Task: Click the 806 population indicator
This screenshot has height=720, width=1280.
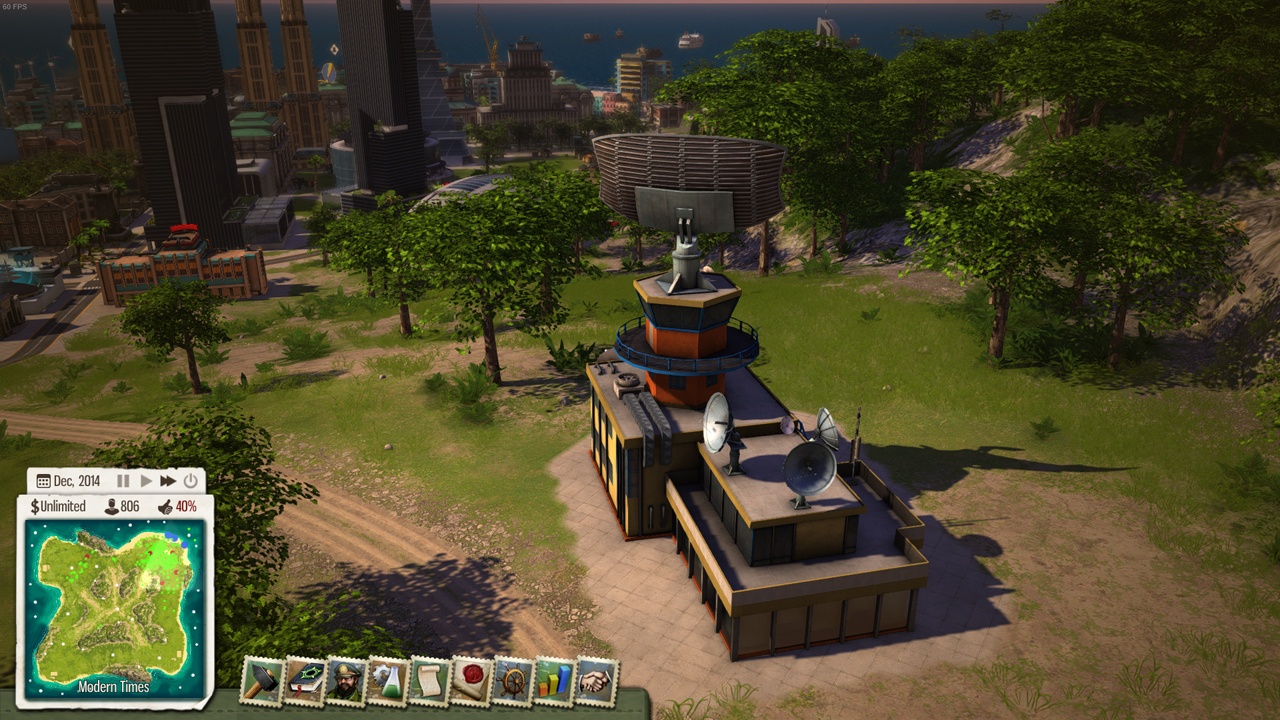Action: click(122, 506)
